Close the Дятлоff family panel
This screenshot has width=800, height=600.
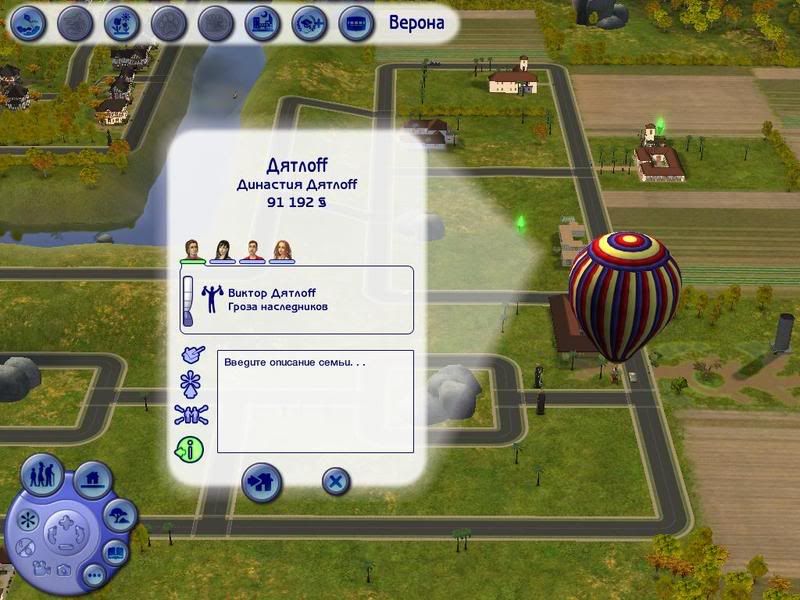point(336,481)
